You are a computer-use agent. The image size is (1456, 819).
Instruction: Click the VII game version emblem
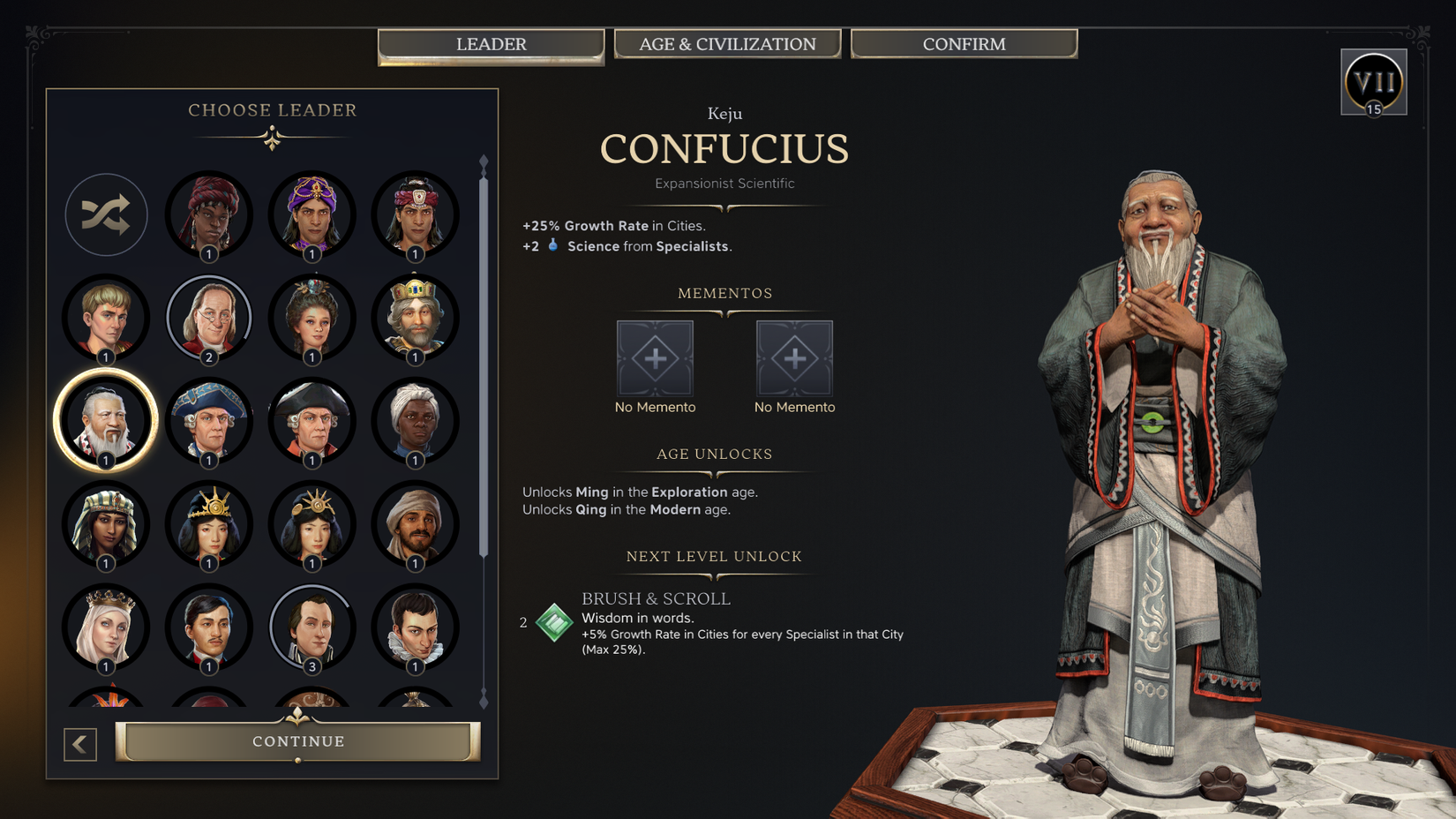coord(1373,82)
